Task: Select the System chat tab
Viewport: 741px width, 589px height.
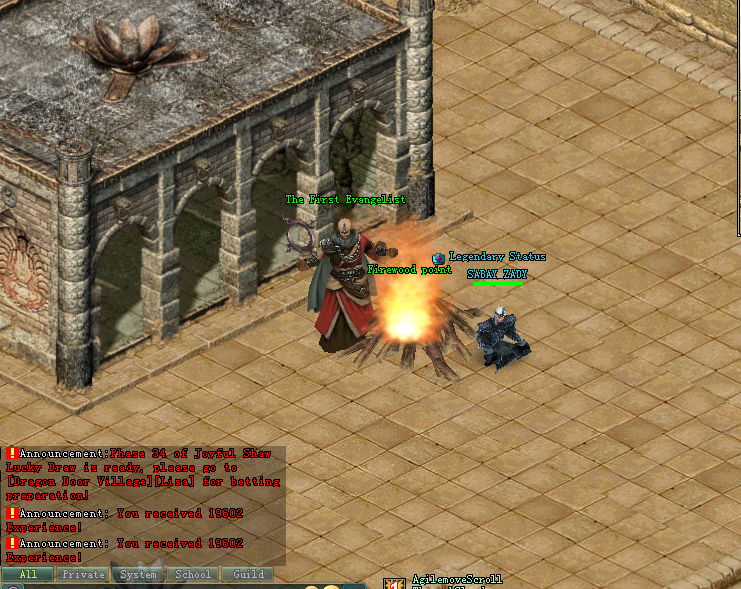Action: [x=138, y=575]
